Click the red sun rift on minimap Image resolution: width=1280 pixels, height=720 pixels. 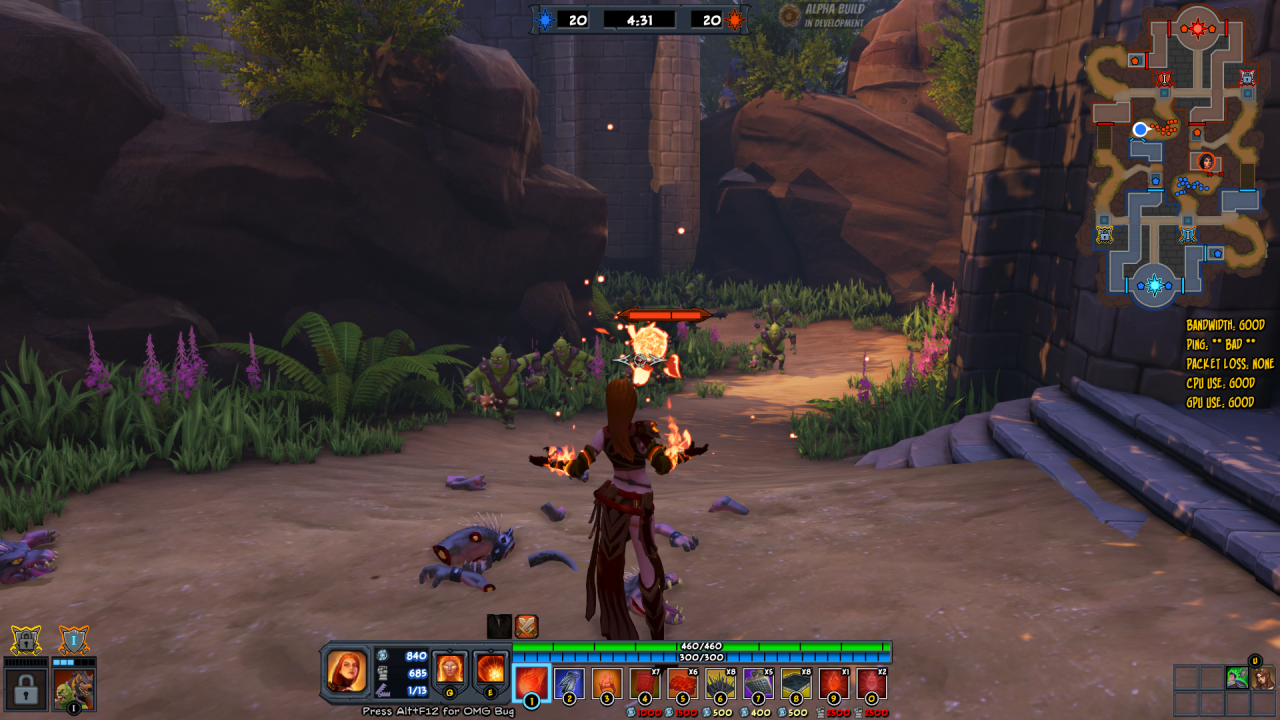click(x=1197, y=28)
